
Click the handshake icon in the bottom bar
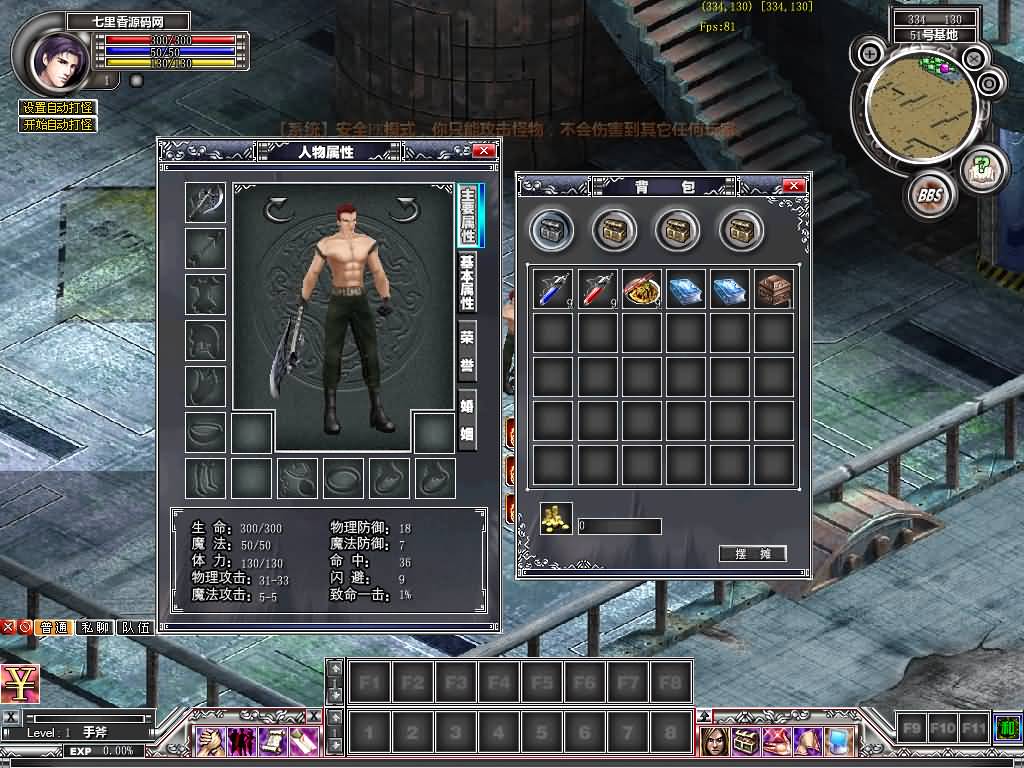(210, 741)
